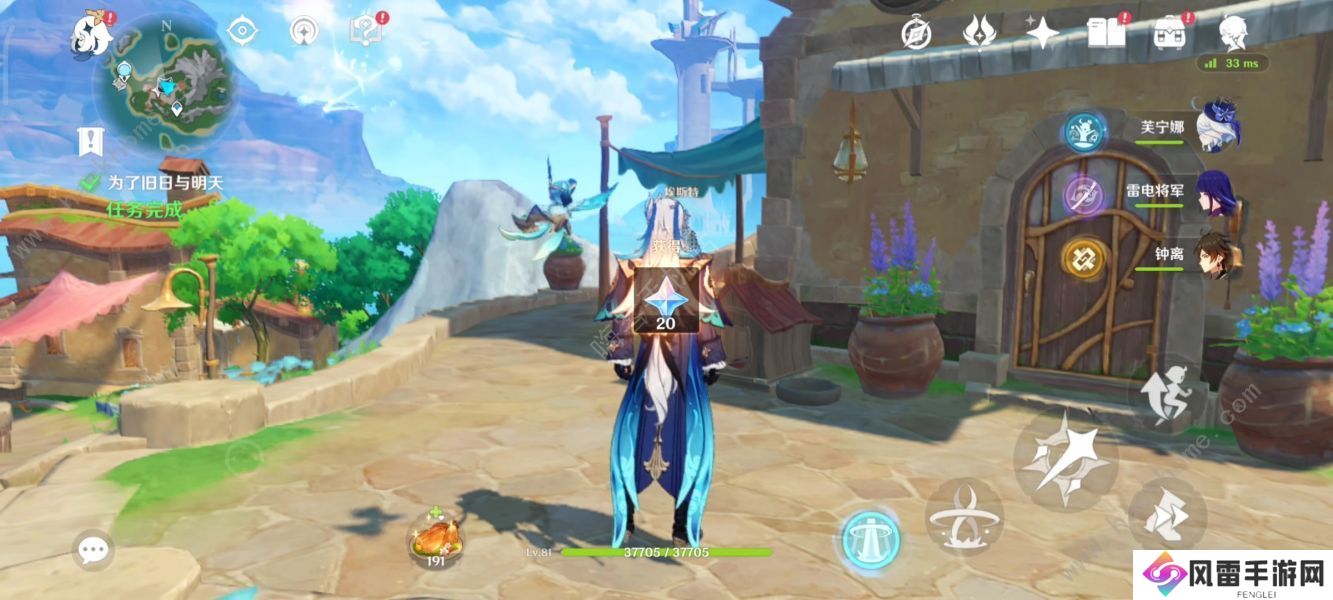Use the roast chicken food shortcut
The width and height of the screenshot is (1333, 600).
click(436, 540)
